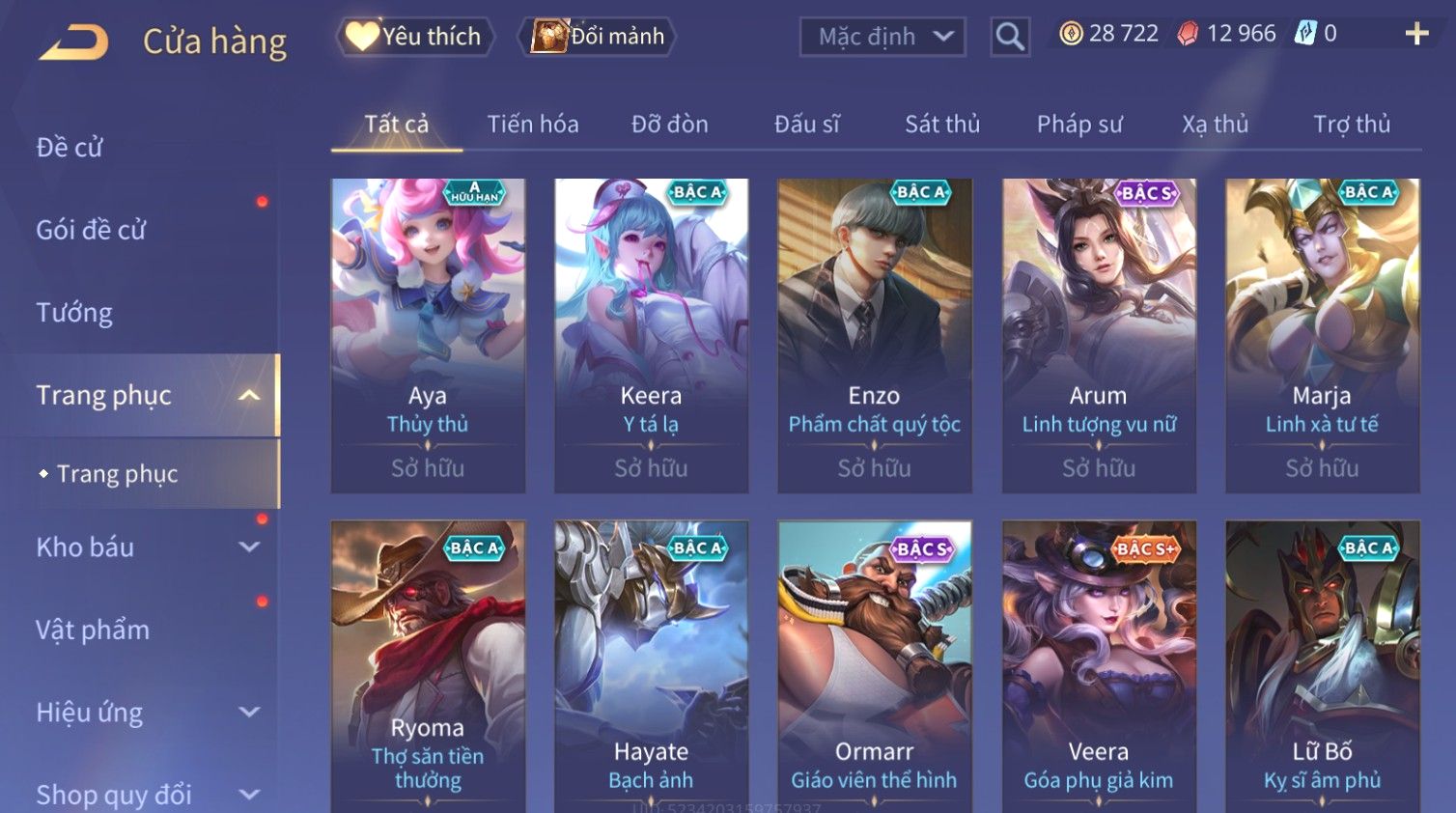Go back using the golden arrow button

tap(74, 42)
